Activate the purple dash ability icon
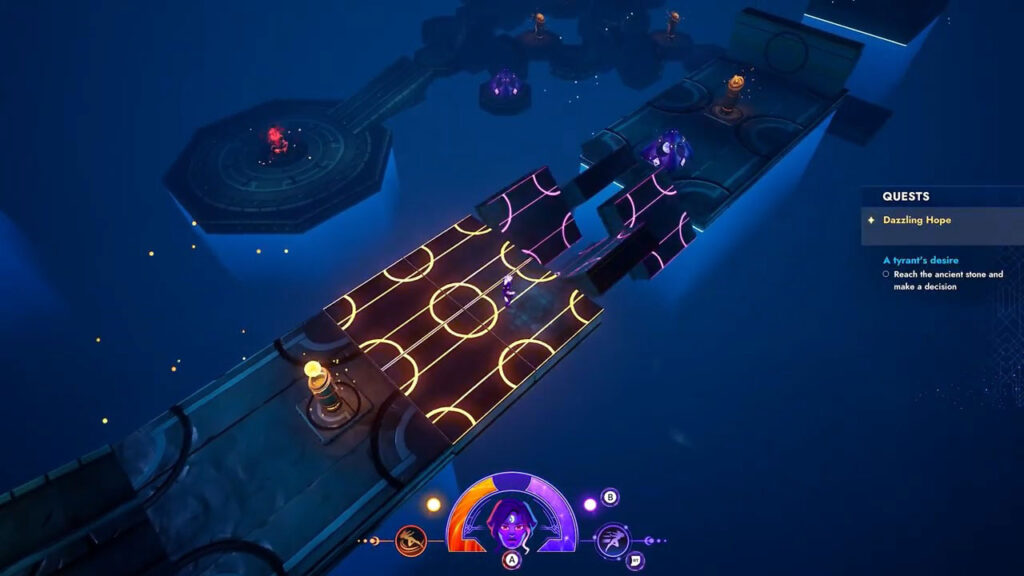The image size is (1024, 576). tap(612, 541)
